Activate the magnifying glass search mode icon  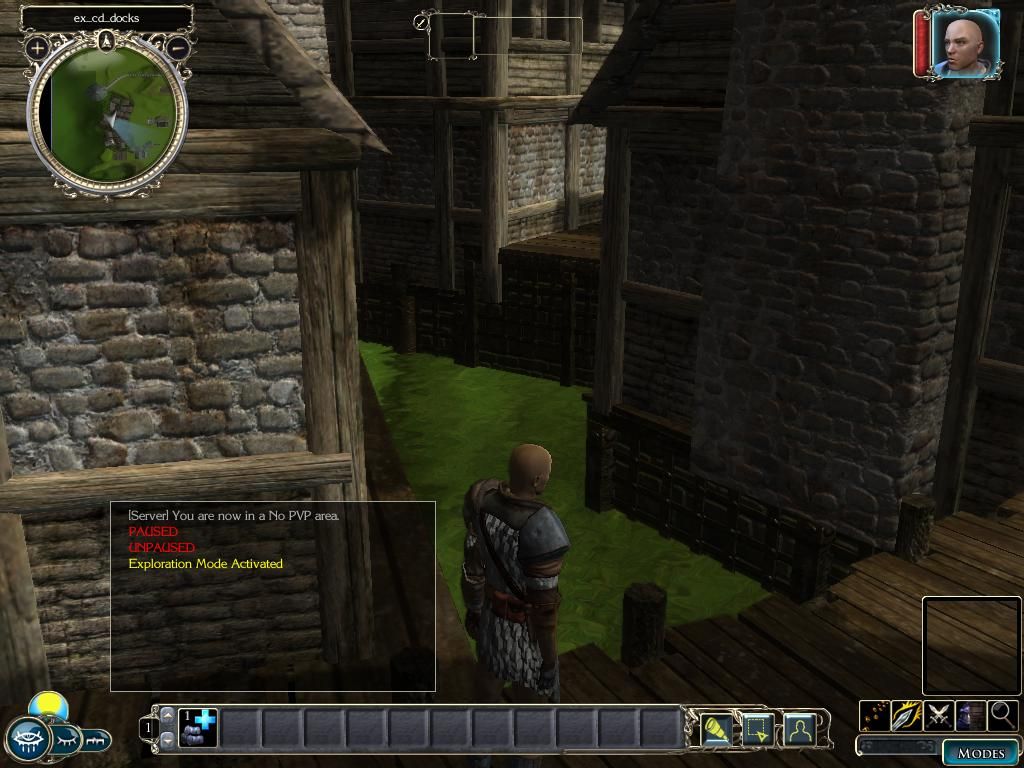click(1002, 715)
